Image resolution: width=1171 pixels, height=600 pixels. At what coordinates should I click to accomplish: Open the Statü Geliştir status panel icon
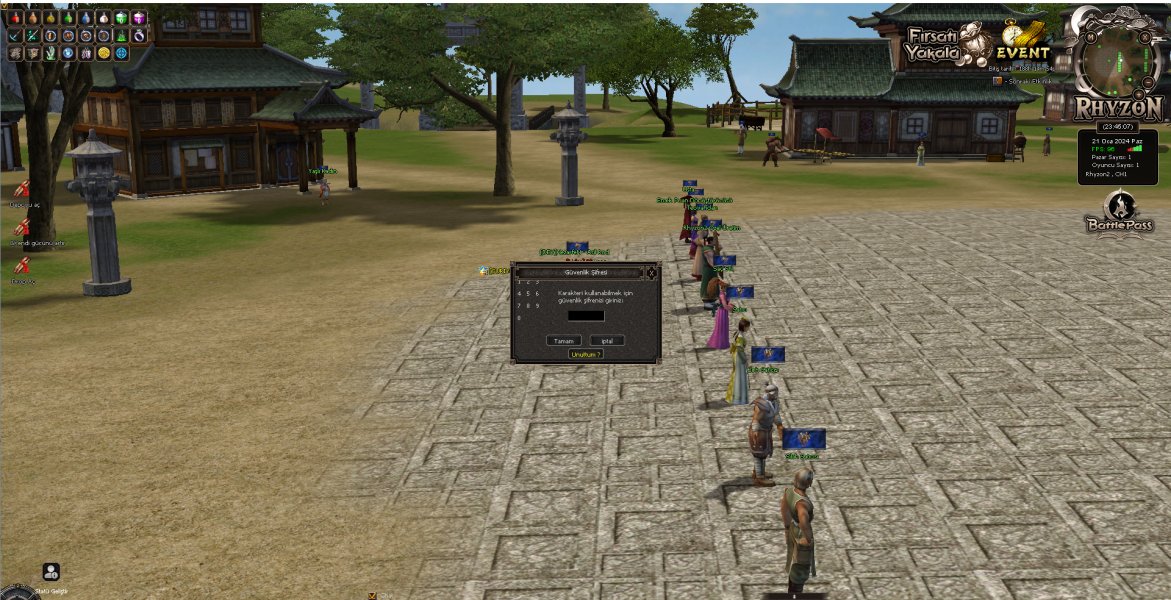coord(51,572)
